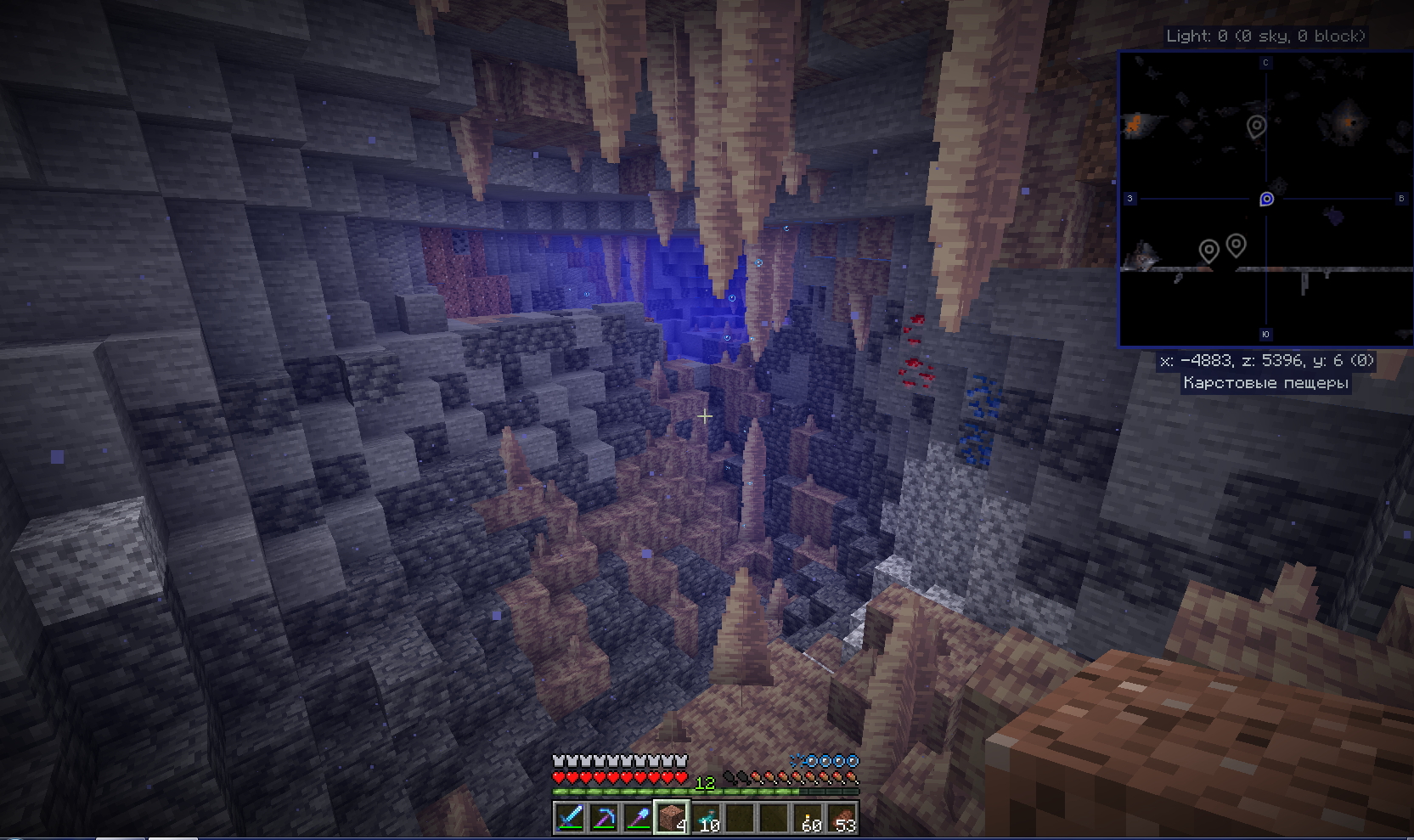Click the minimap in the corner
The image size is (1414, 840).
pyautogui.click(x=1265, y=199)
